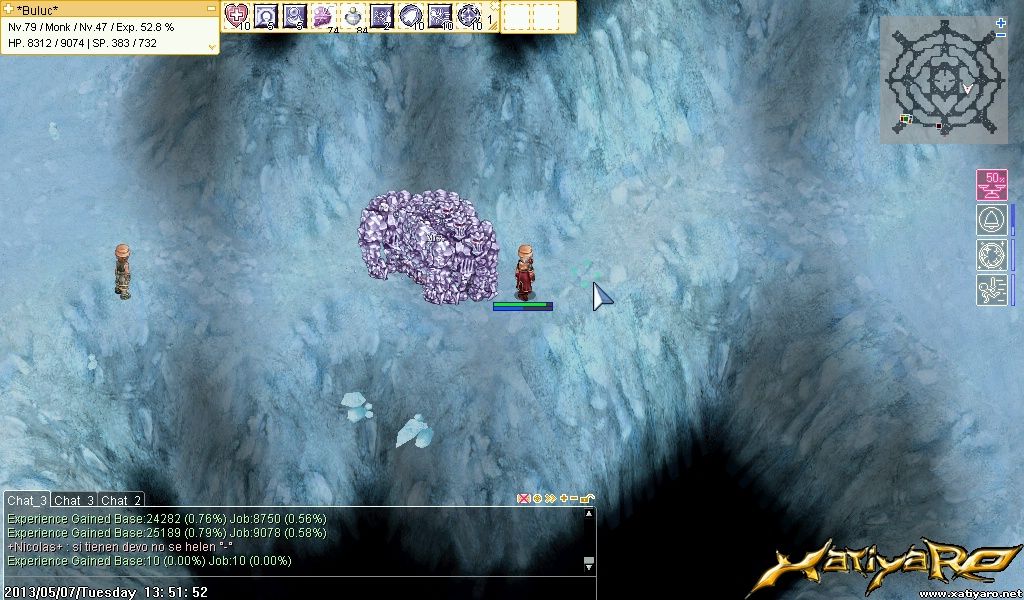The width and height of the screenshot is (1024, 600).
Task: Toggle the chat window padlock
Action: pyautogui.click(x=587, y=498)
